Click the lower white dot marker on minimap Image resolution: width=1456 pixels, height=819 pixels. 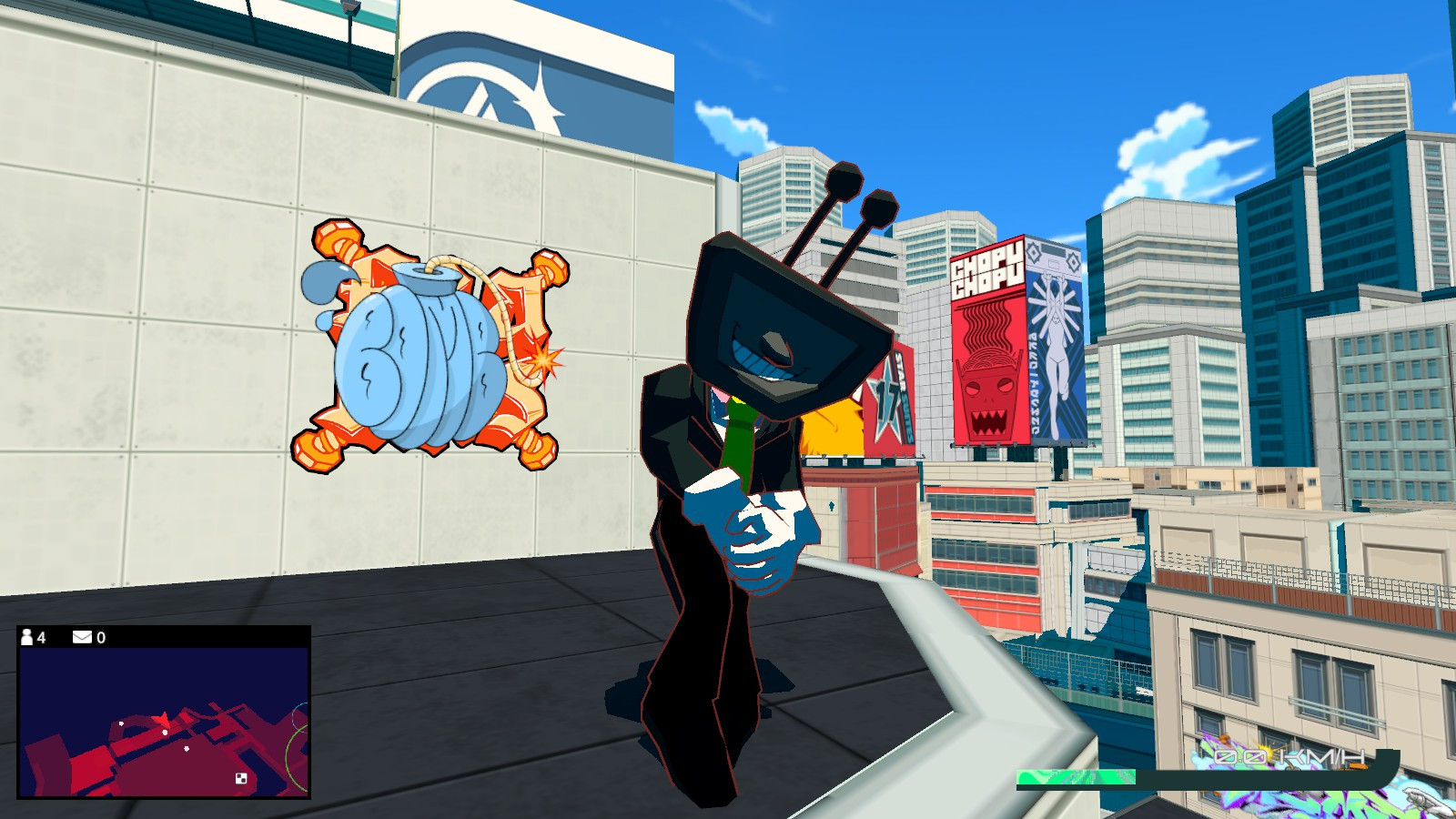[186, 749]
